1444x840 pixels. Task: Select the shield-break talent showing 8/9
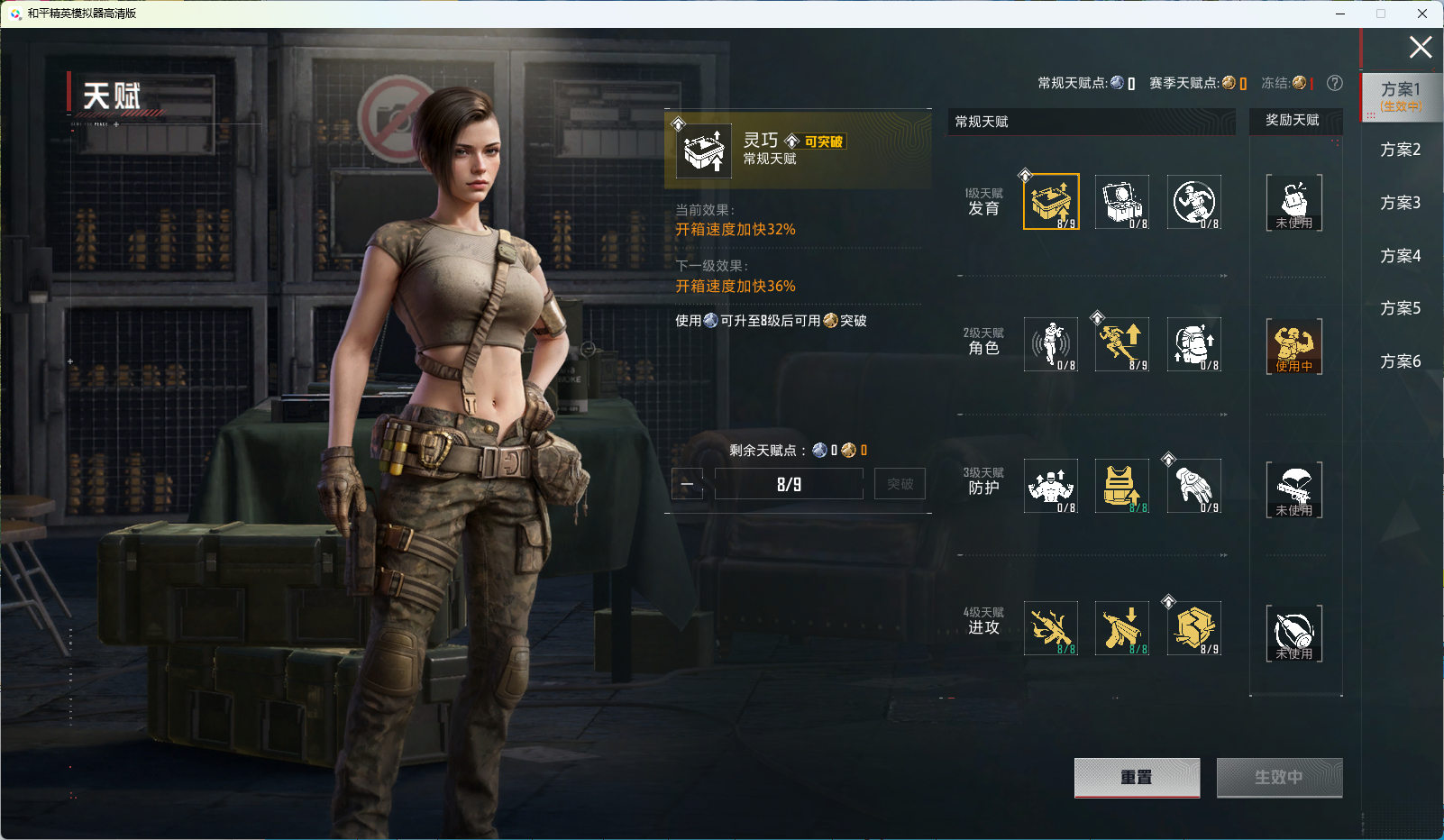(x=1193, y=628)
